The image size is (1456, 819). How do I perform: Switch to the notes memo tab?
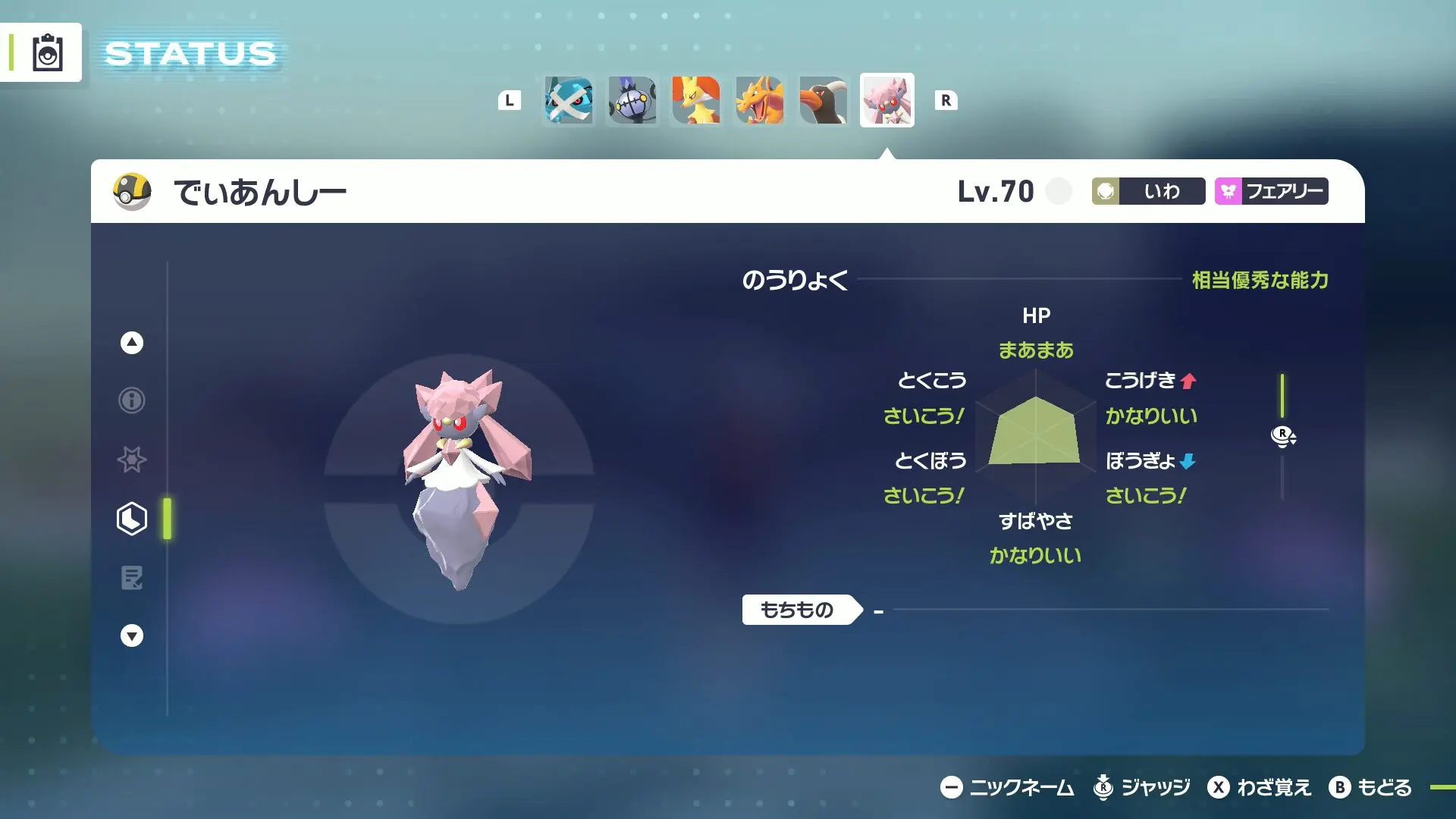coord(132,578)
